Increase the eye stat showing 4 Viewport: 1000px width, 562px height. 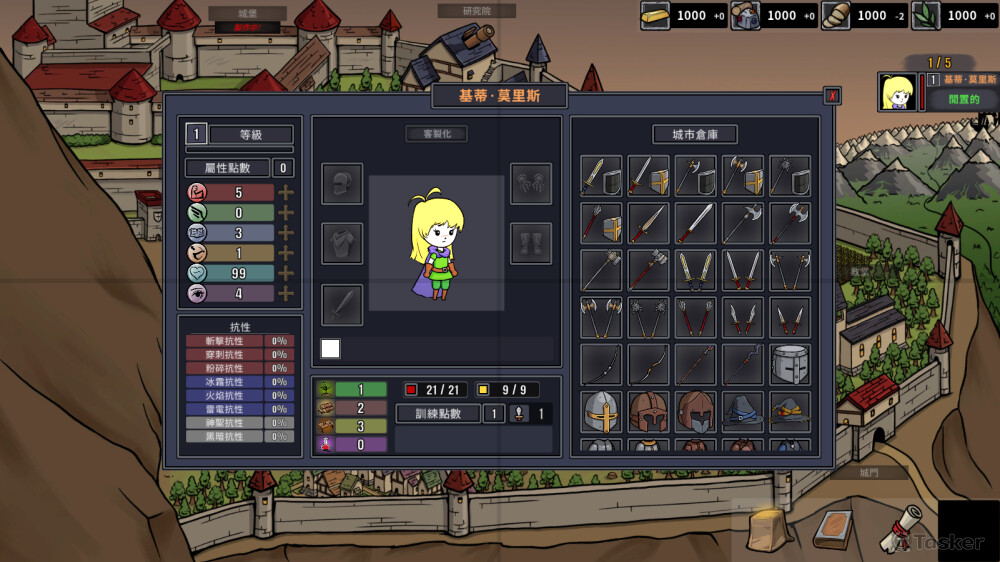tap(286, 294)
